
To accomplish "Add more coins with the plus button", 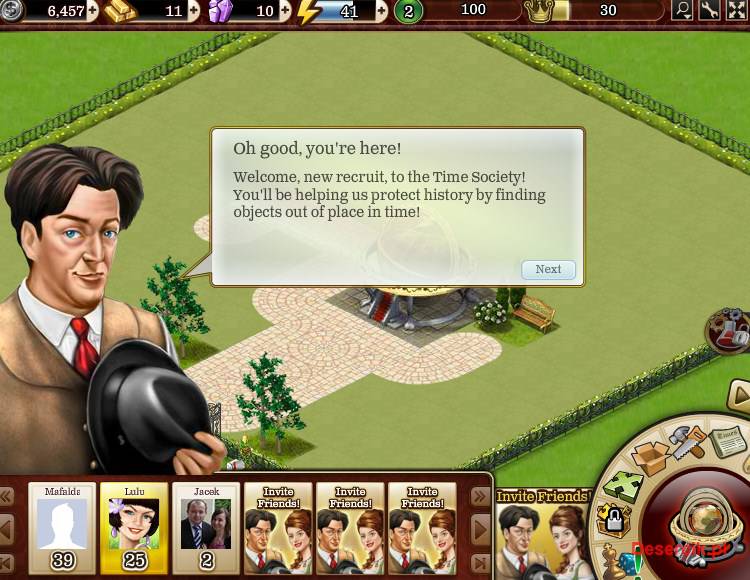I will coord(93,11).
